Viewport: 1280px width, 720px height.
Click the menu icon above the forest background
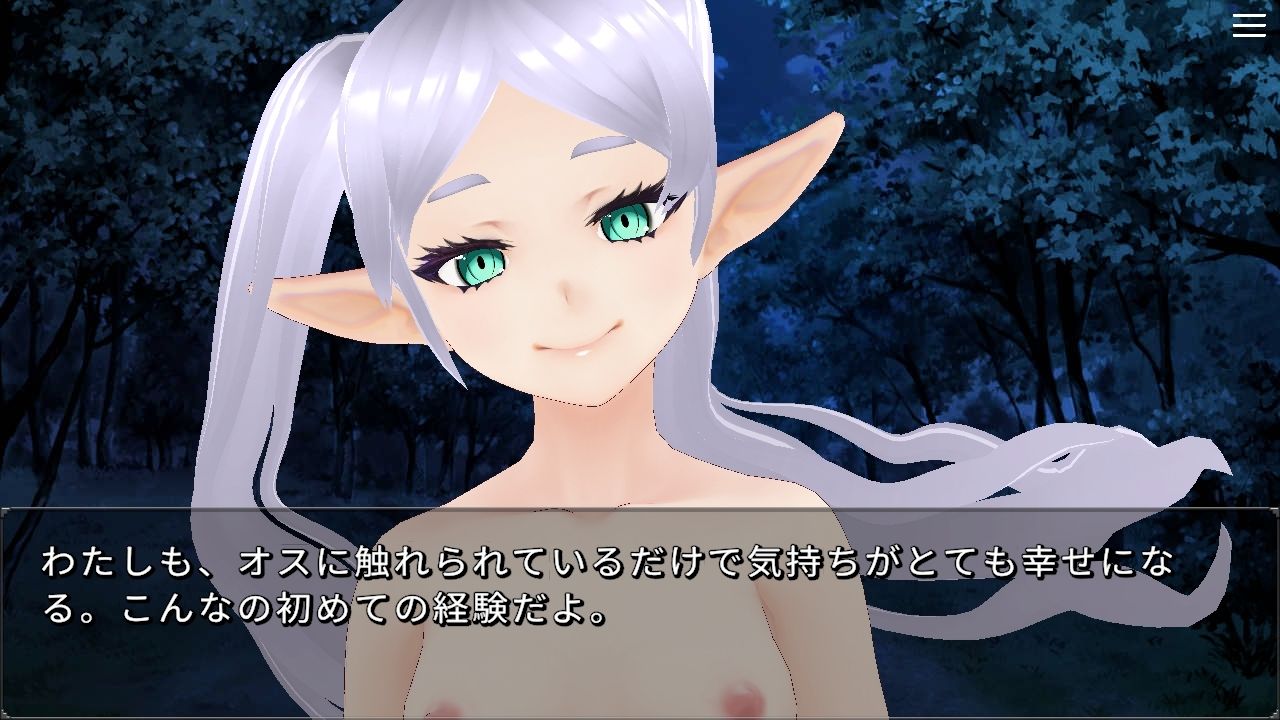1247,25
